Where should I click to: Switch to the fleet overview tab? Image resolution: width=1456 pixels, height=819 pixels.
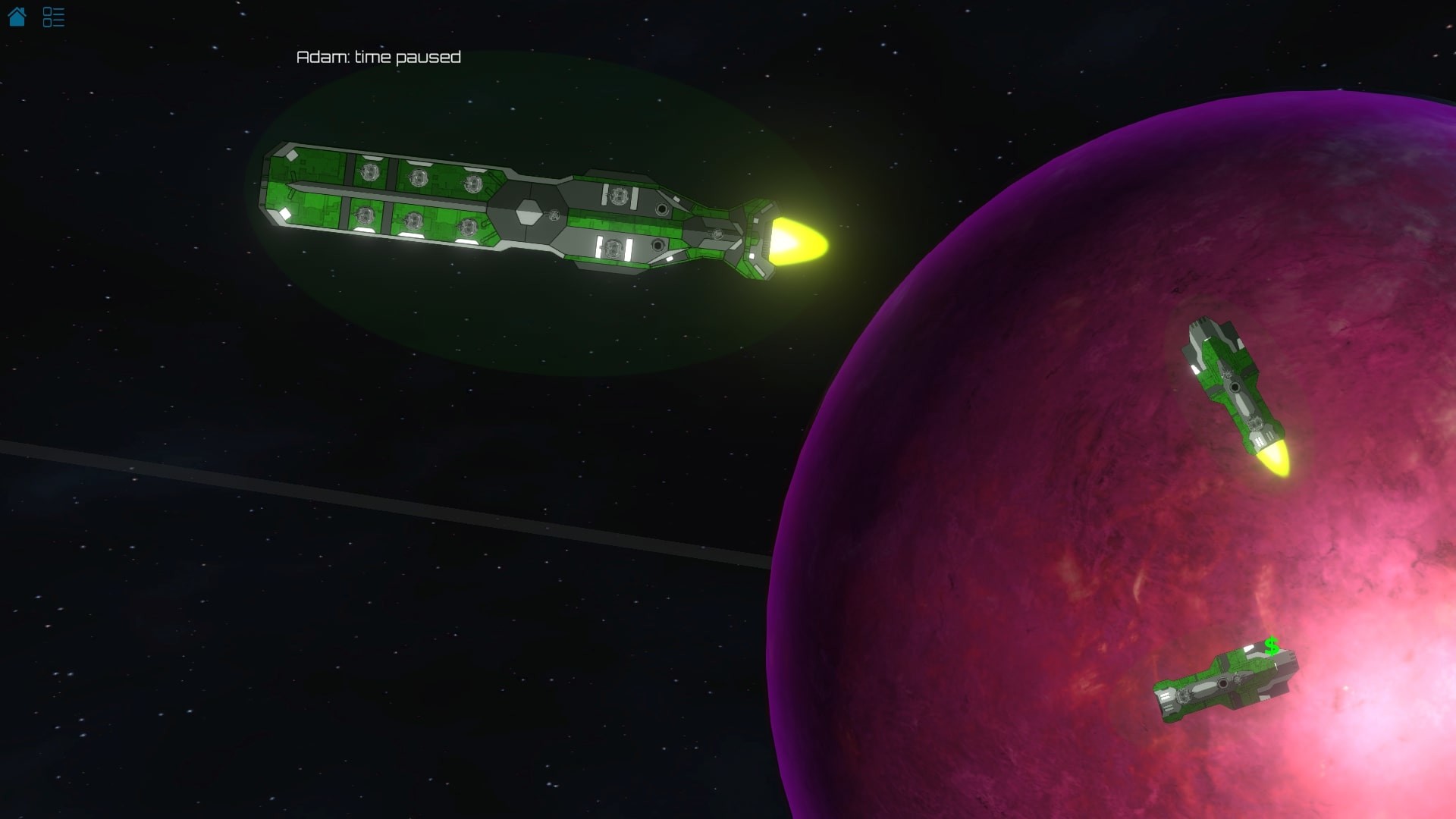53,17
